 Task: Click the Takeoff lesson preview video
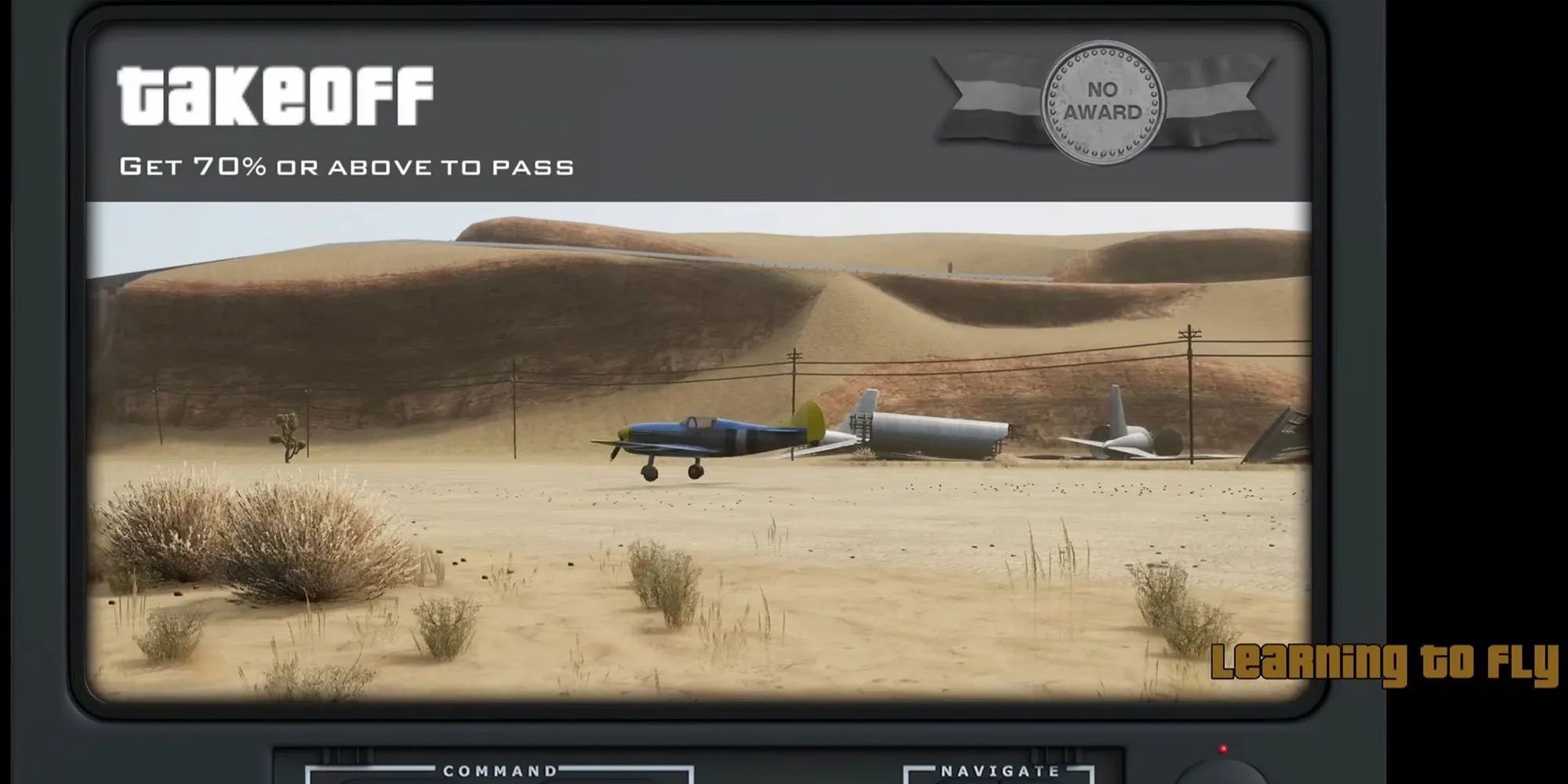698,451
